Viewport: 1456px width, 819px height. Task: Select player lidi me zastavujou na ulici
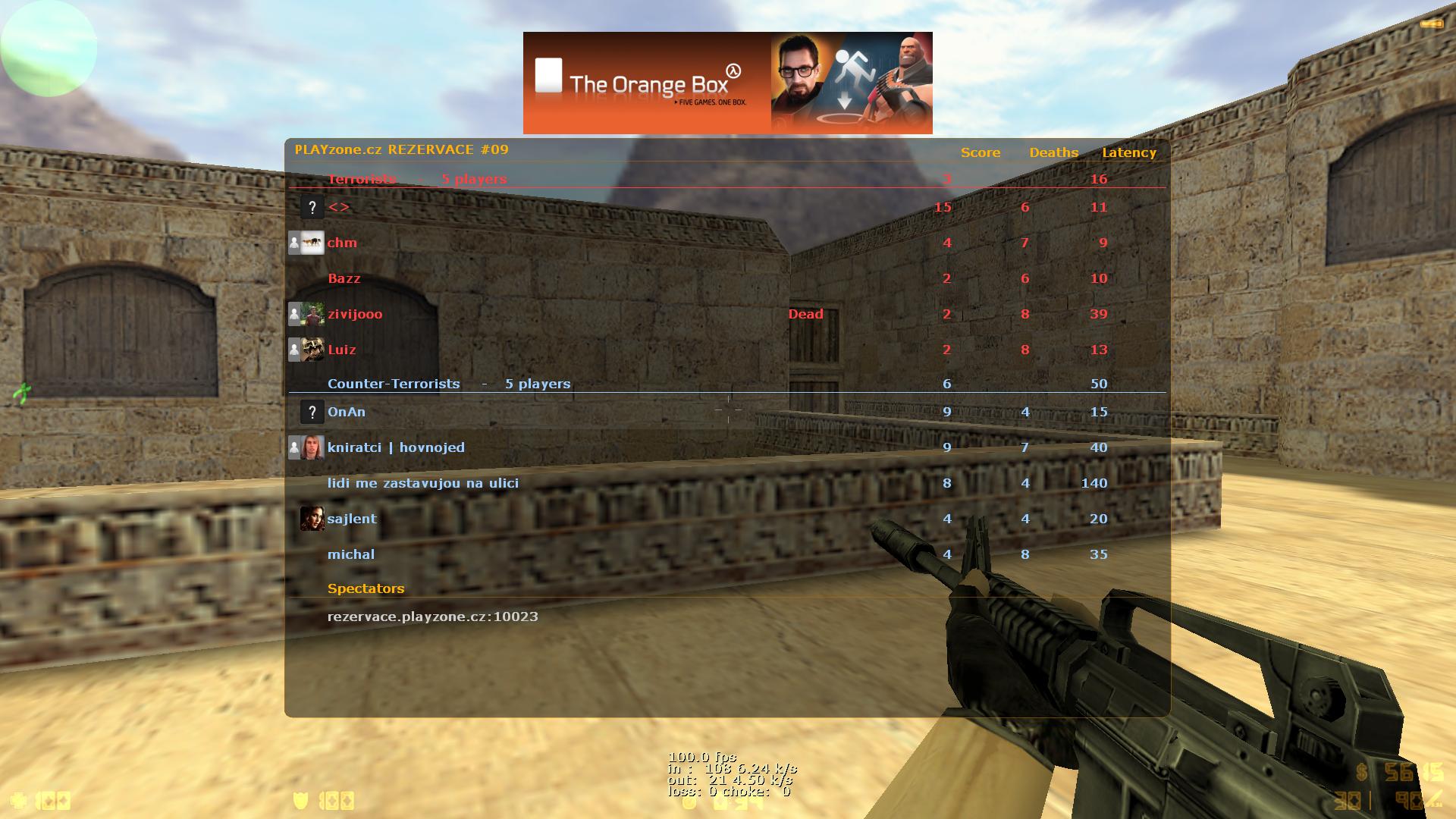(x=423, y=483)
